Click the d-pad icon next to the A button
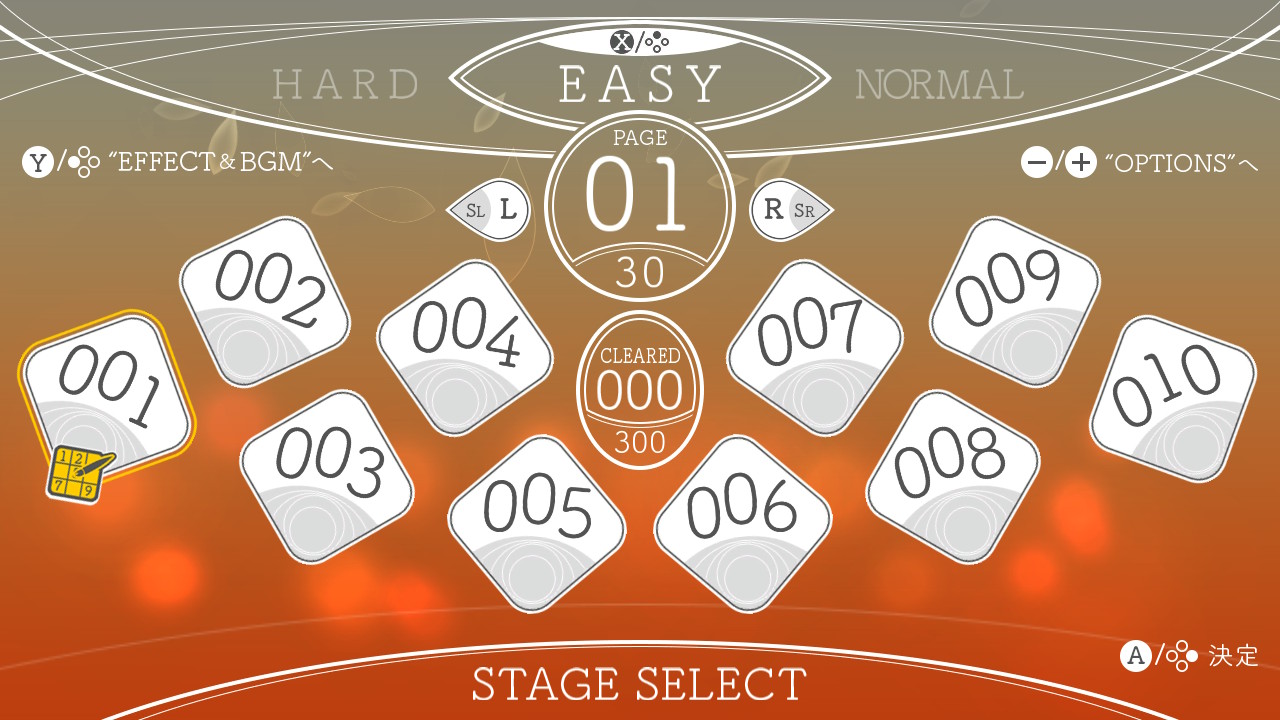This screenshot has width=1280, height=720. click(x=1183, y=656)
